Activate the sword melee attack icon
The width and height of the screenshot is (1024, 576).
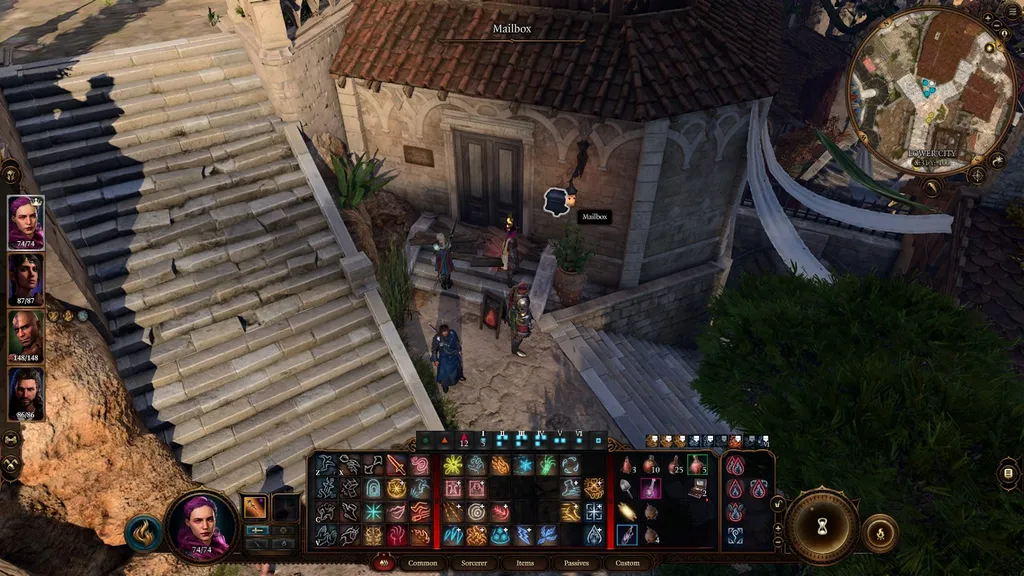coord(396,465)
